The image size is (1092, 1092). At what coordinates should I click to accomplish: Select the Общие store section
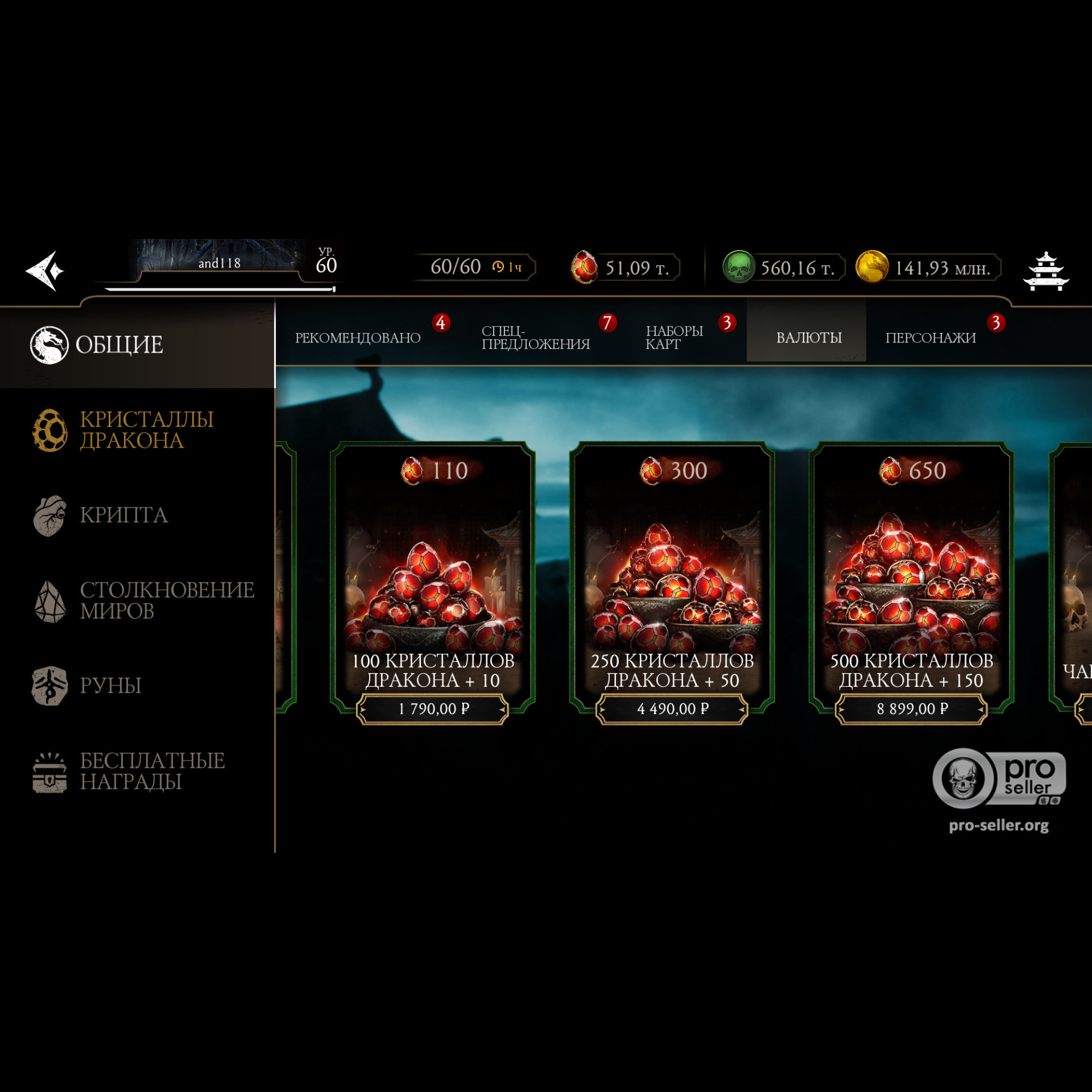(x=118, y=345)
